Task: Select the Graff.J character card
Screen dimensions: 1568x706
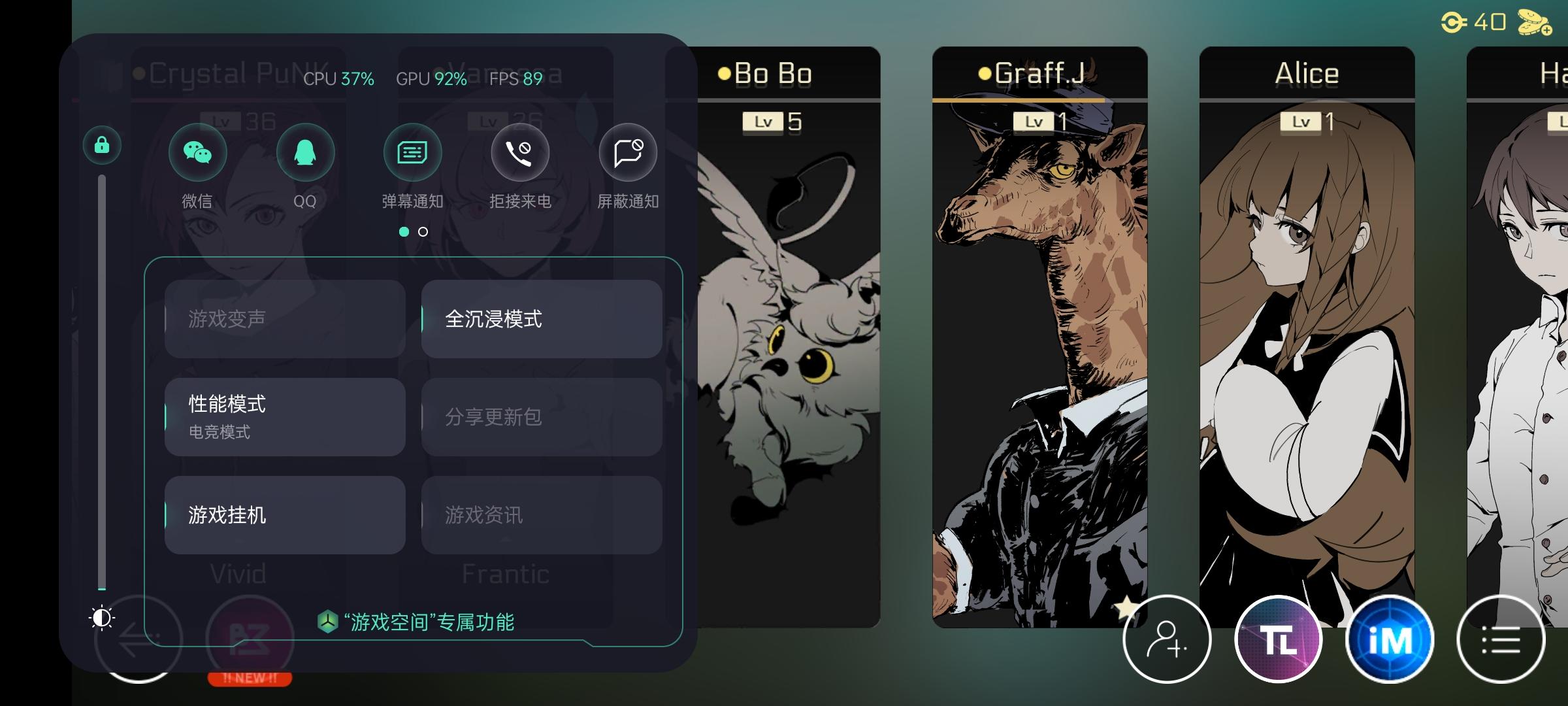Action: pos(1039,327)
